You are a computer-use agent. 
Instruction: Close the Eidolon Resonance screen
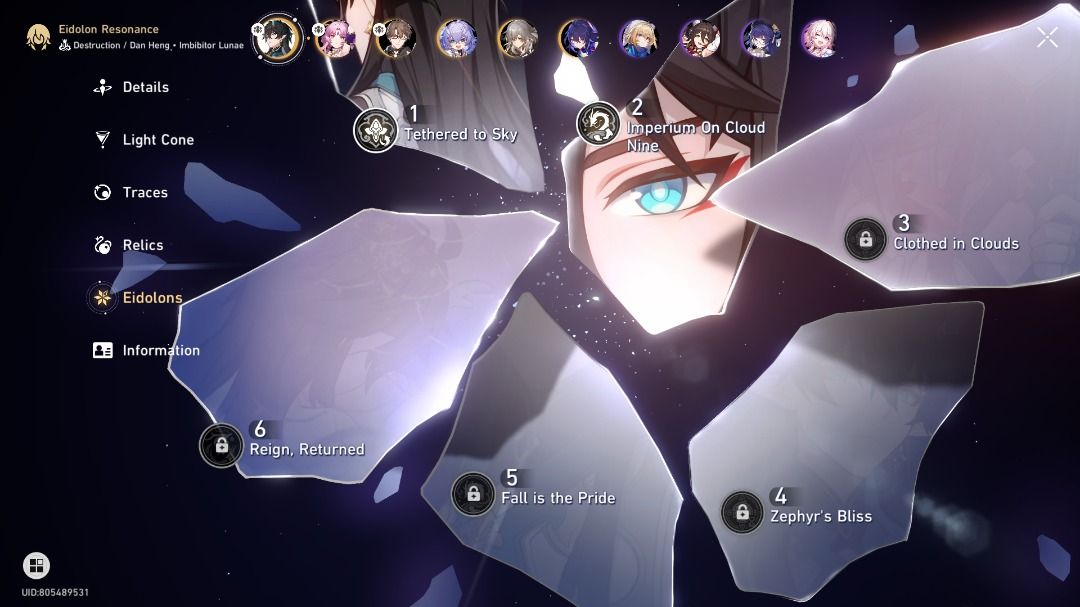click(x=1047, y=38)
